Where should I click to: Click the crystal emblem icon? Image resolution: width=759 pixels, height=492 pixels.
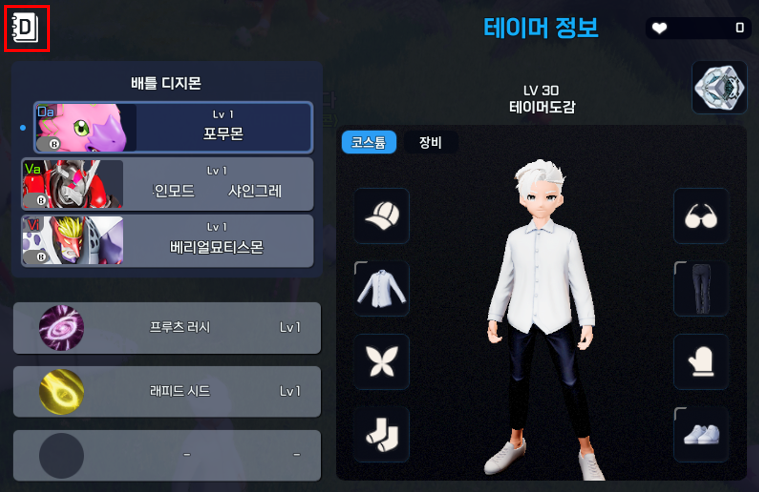pos(720,88)
